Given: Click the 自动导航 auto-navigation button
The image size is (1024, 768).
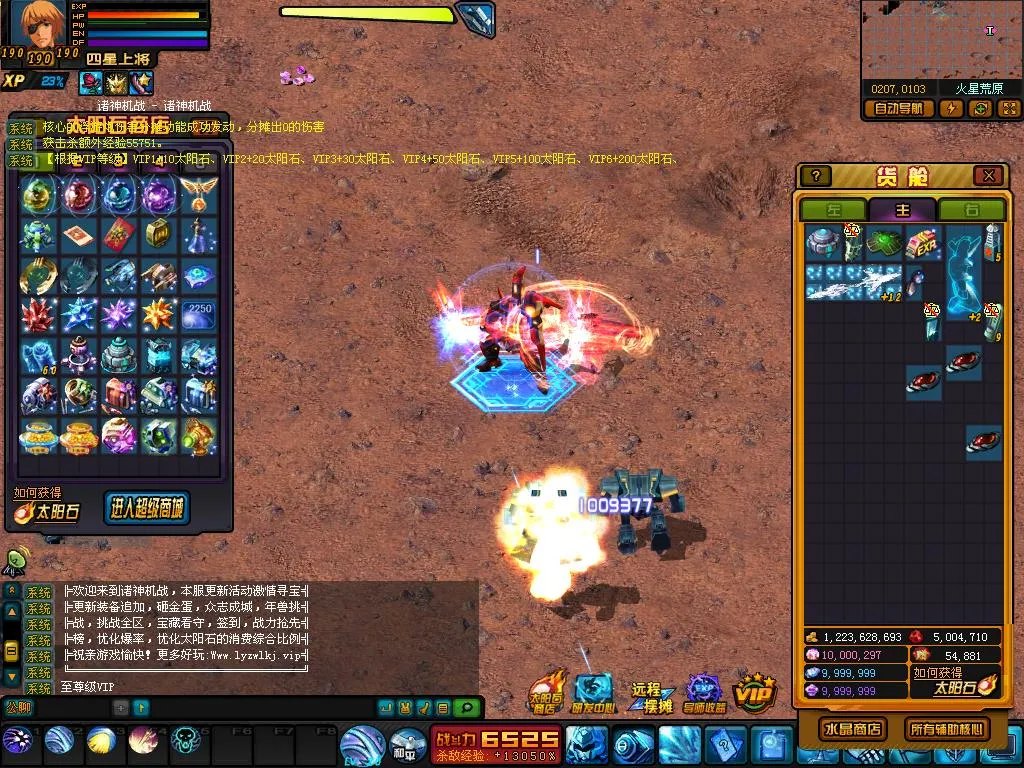Looking at the screenshot, I should 899,109.
